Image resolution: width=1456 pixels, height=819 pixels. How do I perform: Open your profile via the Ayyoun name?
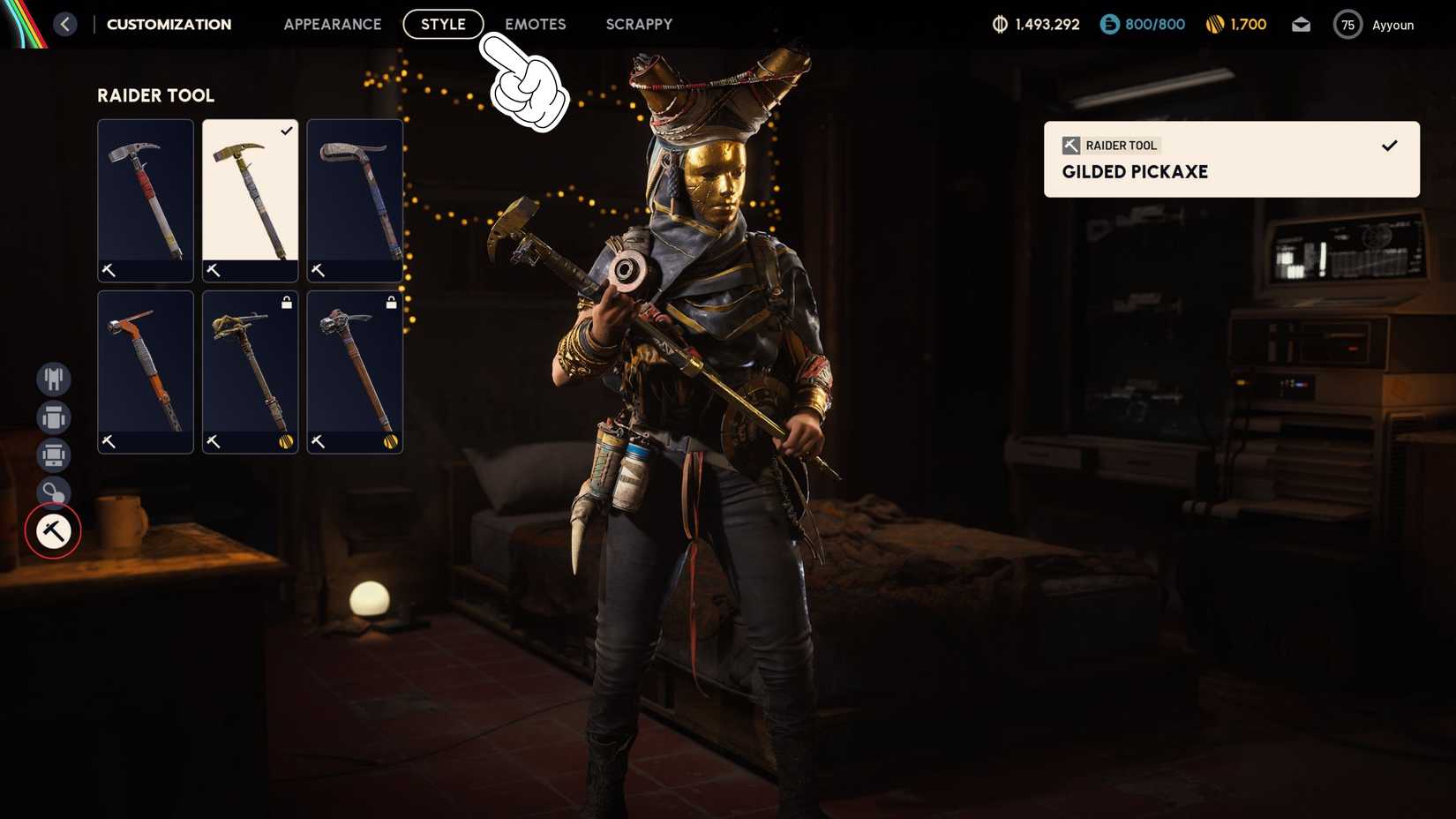point(1392,25)
